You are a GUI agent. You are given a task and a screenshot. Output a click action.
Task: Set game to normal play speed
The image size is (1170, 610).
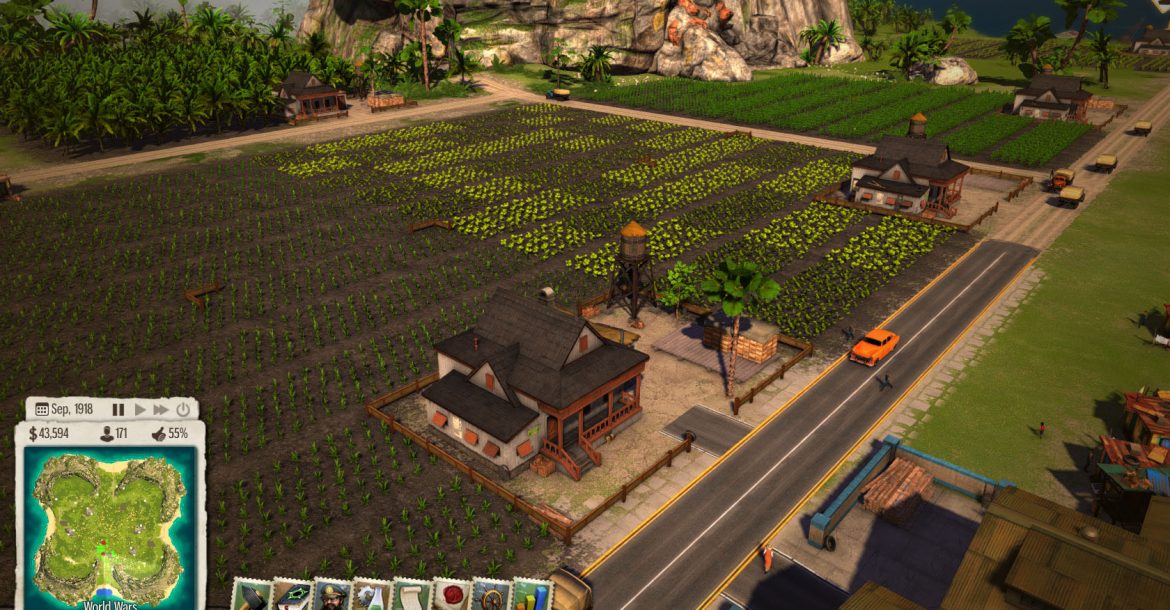point(140,409)
